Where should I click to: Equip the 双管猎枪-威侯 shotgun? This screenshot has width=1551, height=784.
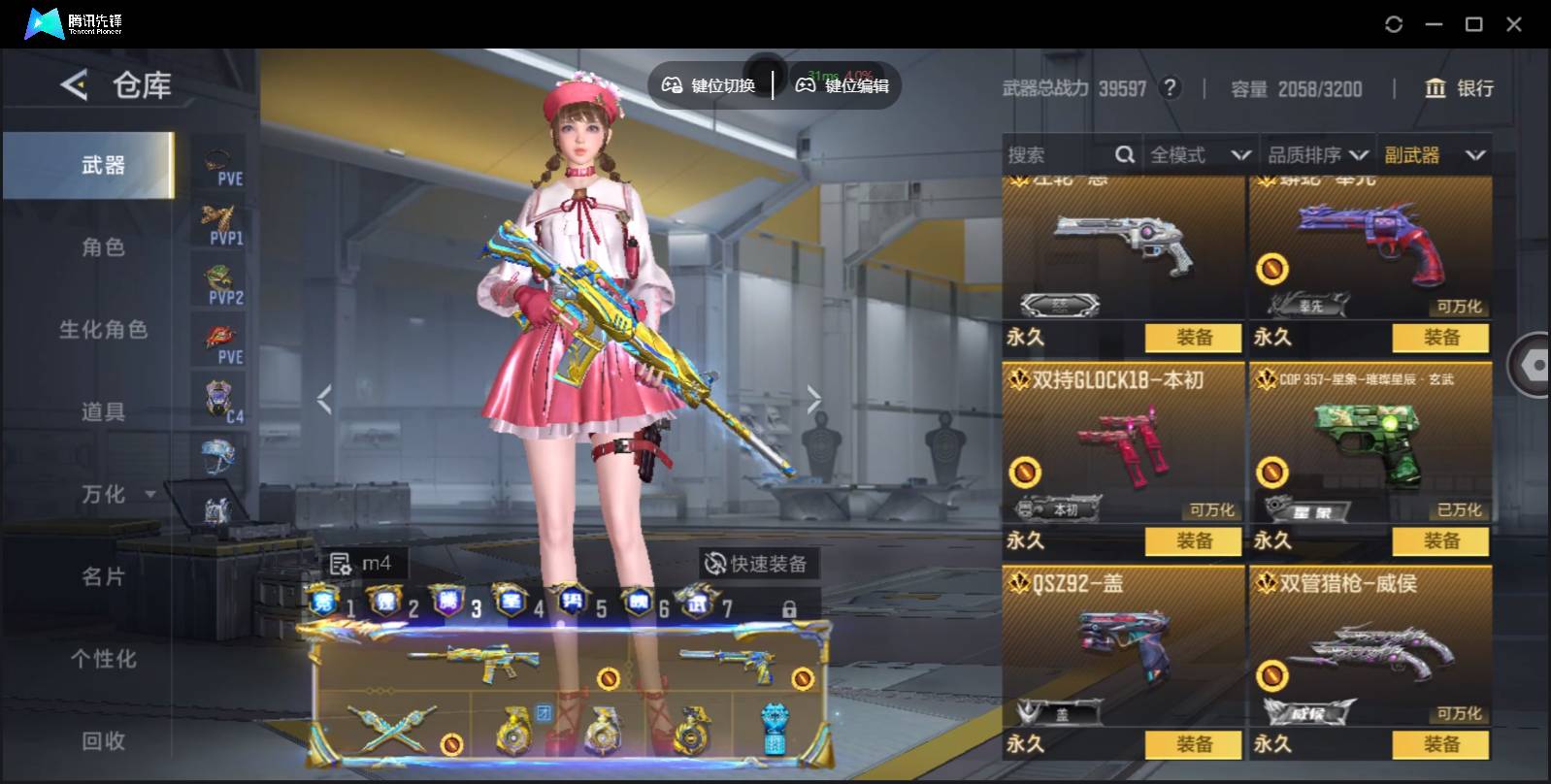pyautogui.click(x=1440, y=744)
